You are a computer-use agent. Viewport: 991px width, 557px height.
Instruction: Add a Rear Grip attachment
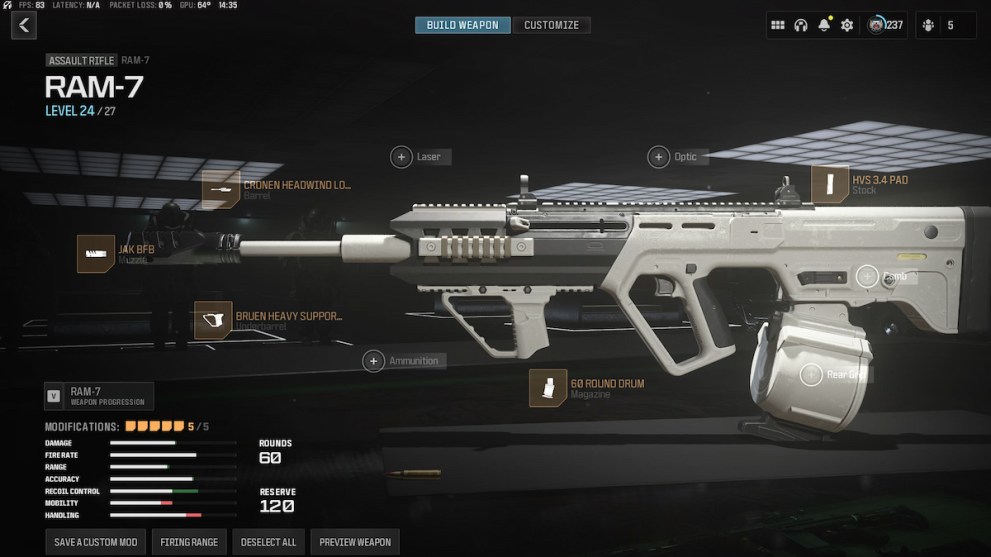point(811,375)
